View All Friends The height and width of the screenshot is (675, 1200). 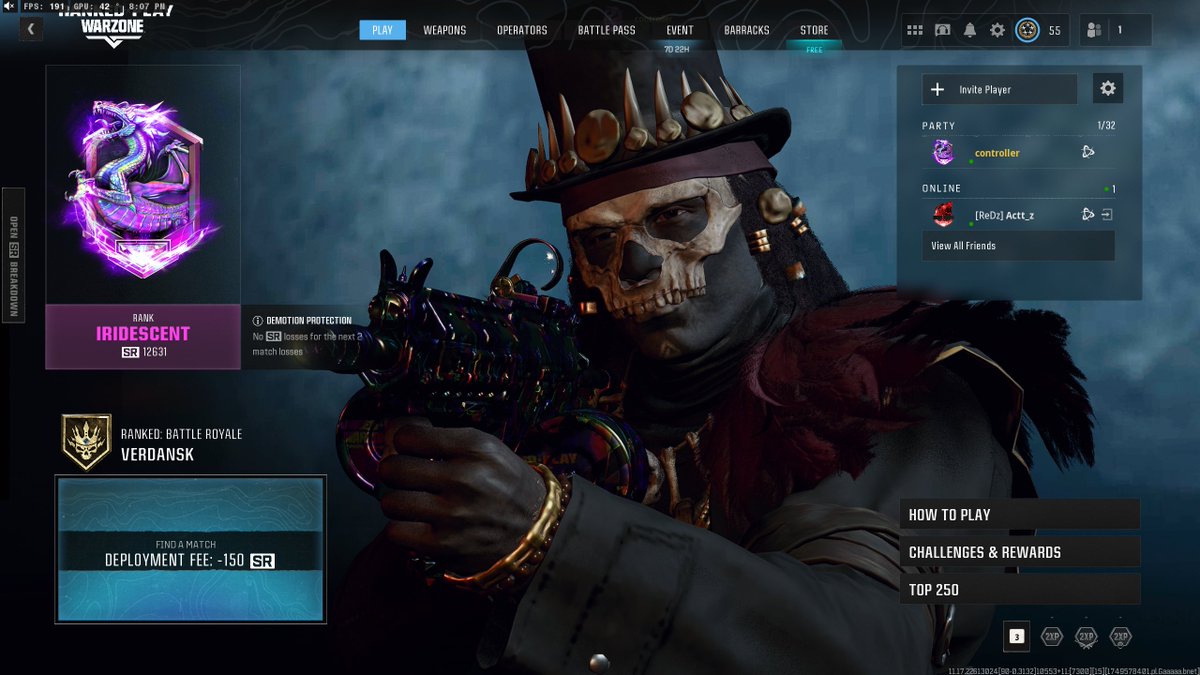click(1018, 246)
